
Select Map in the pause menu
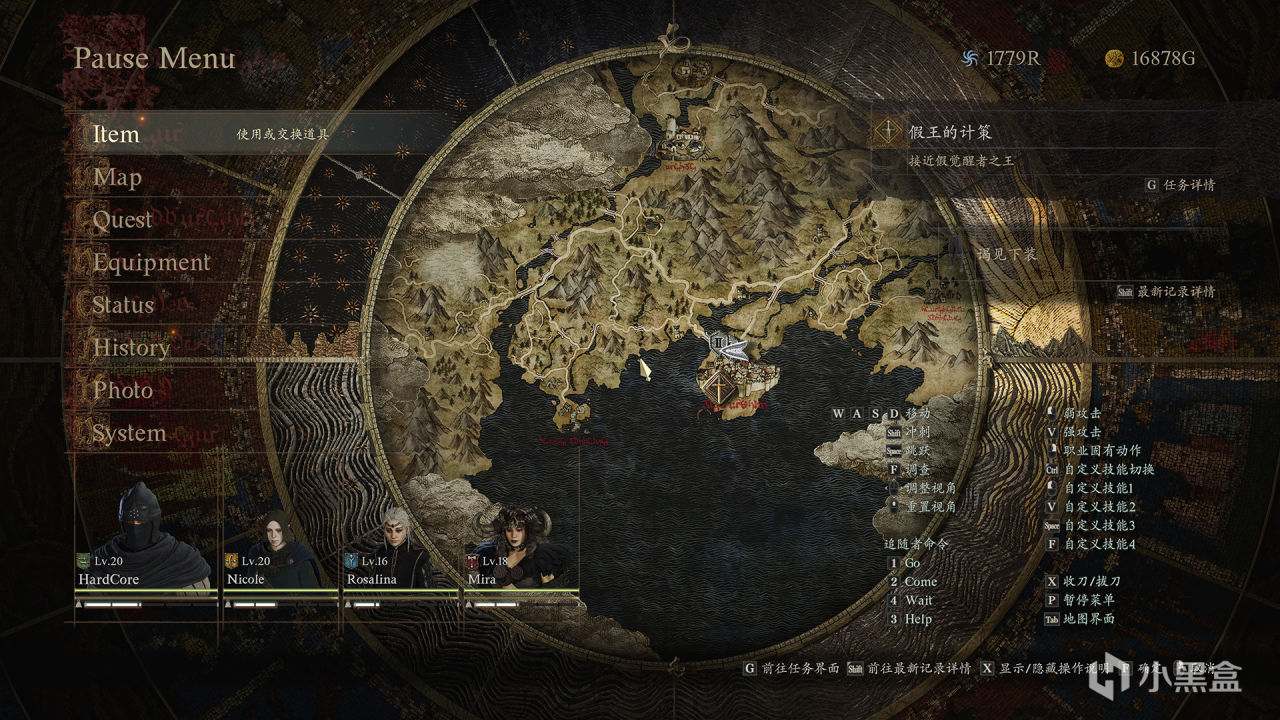click(117, 178)
